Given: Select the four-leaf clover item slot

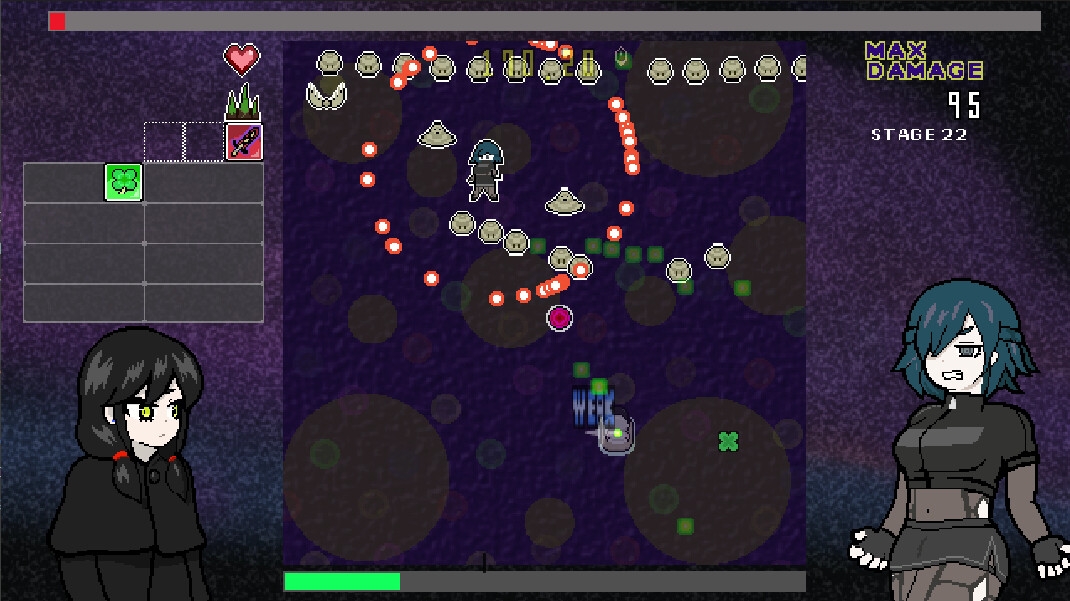Looking at the screenshot, I should (x=124, y=182).
